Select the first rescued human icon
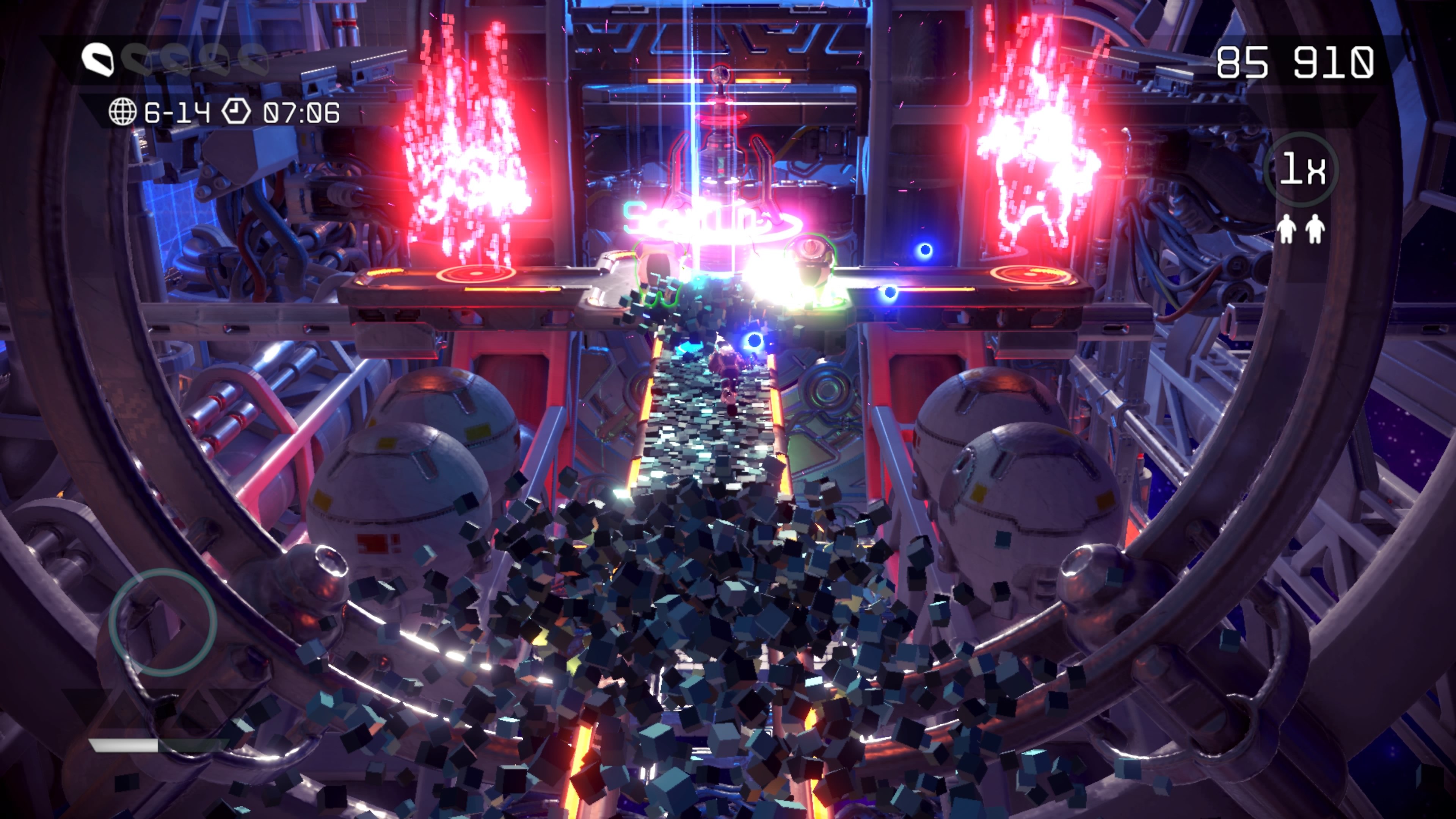 pyautogui.click(x=1287, y=229)
